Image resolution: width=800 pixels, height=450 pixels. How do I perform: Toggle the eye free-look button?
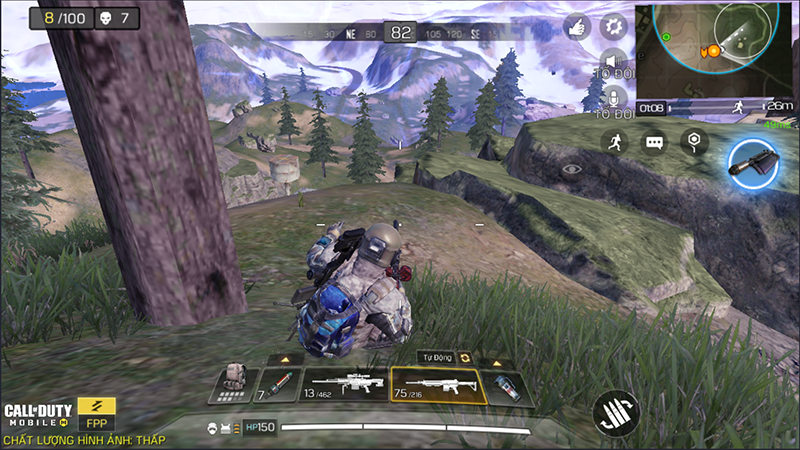pos(571,169)
